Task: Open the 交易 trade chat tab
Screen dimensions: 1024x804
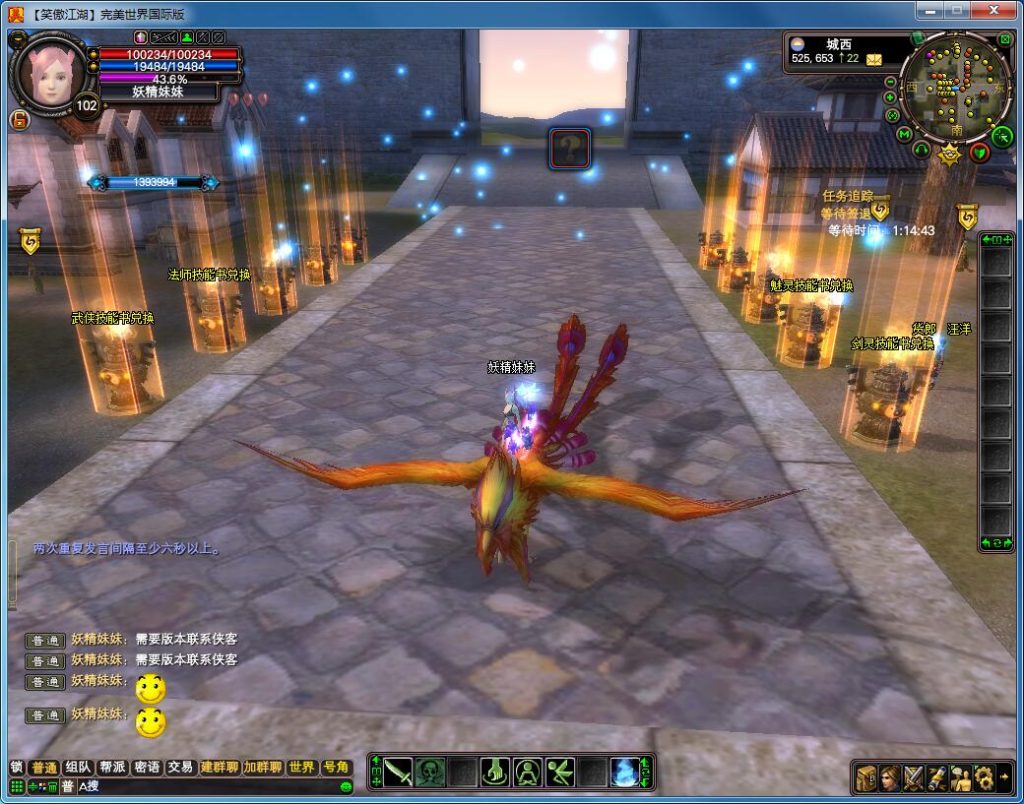Action: tap(180, 767)
